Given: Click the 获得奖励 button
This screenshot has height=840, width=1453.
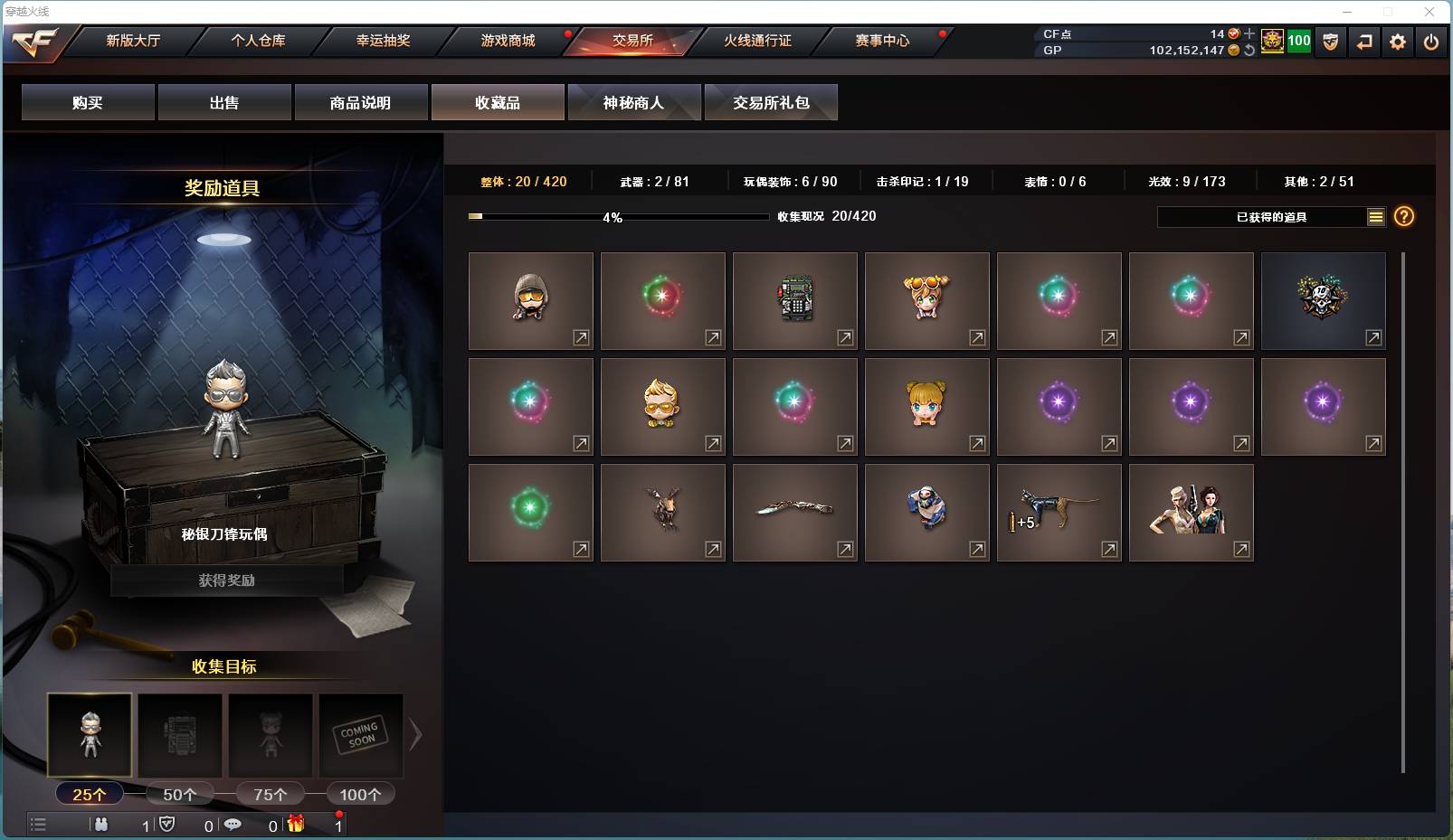Looking at the screenshot, I should click(x=224, y=580).
